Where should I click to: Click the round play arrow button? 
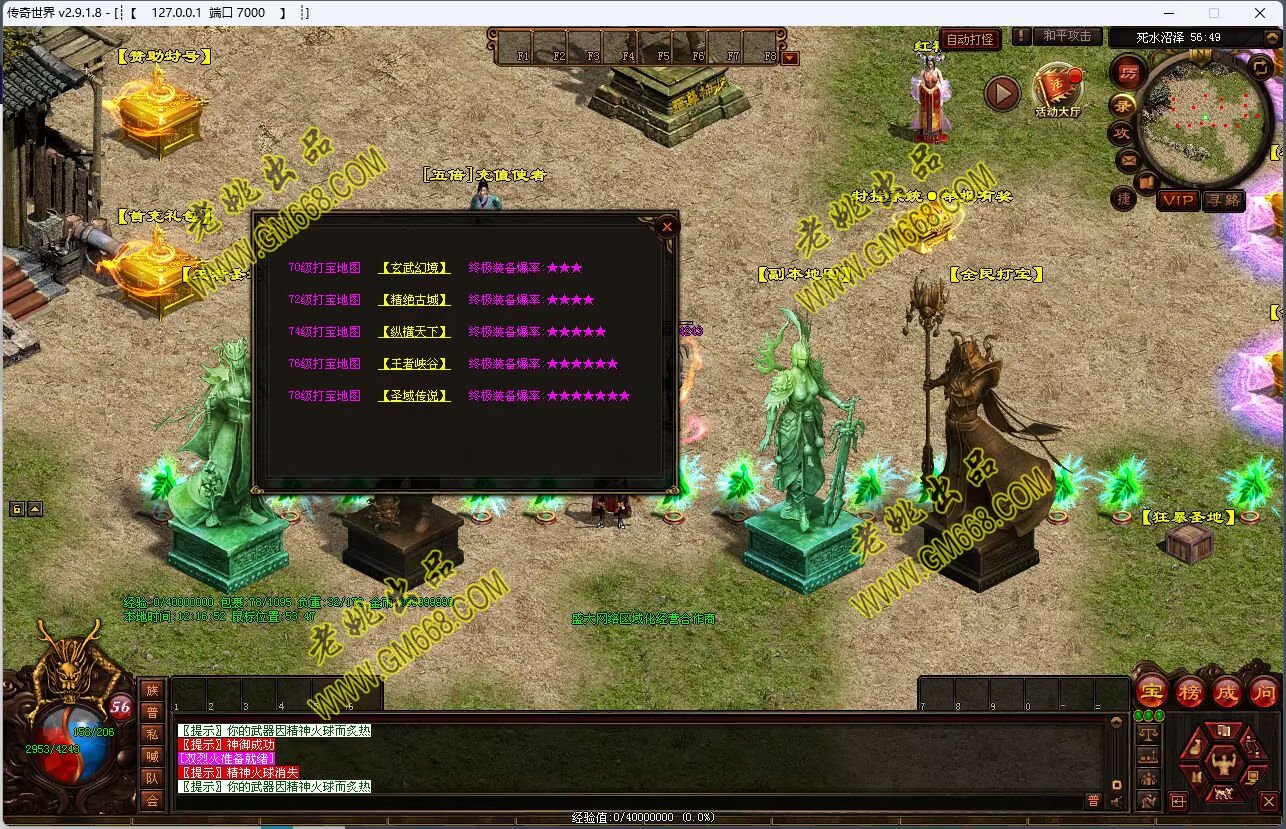[x=1002, y=94]
